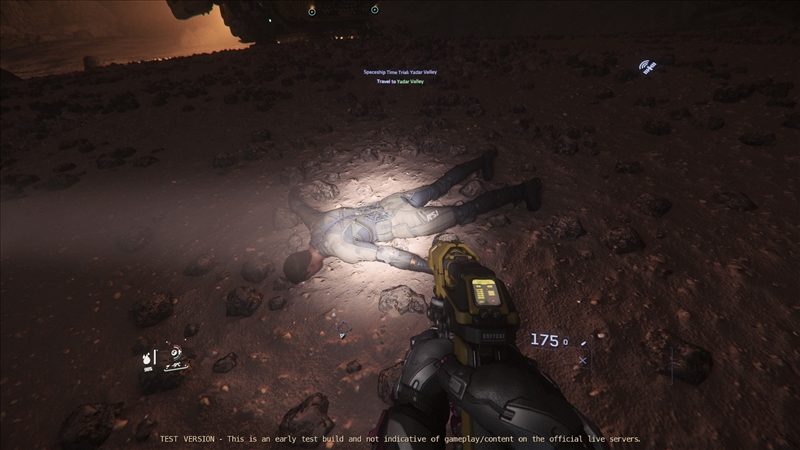Select the left circular waypoint marker

pyautogui.click(x=312, y=11)
